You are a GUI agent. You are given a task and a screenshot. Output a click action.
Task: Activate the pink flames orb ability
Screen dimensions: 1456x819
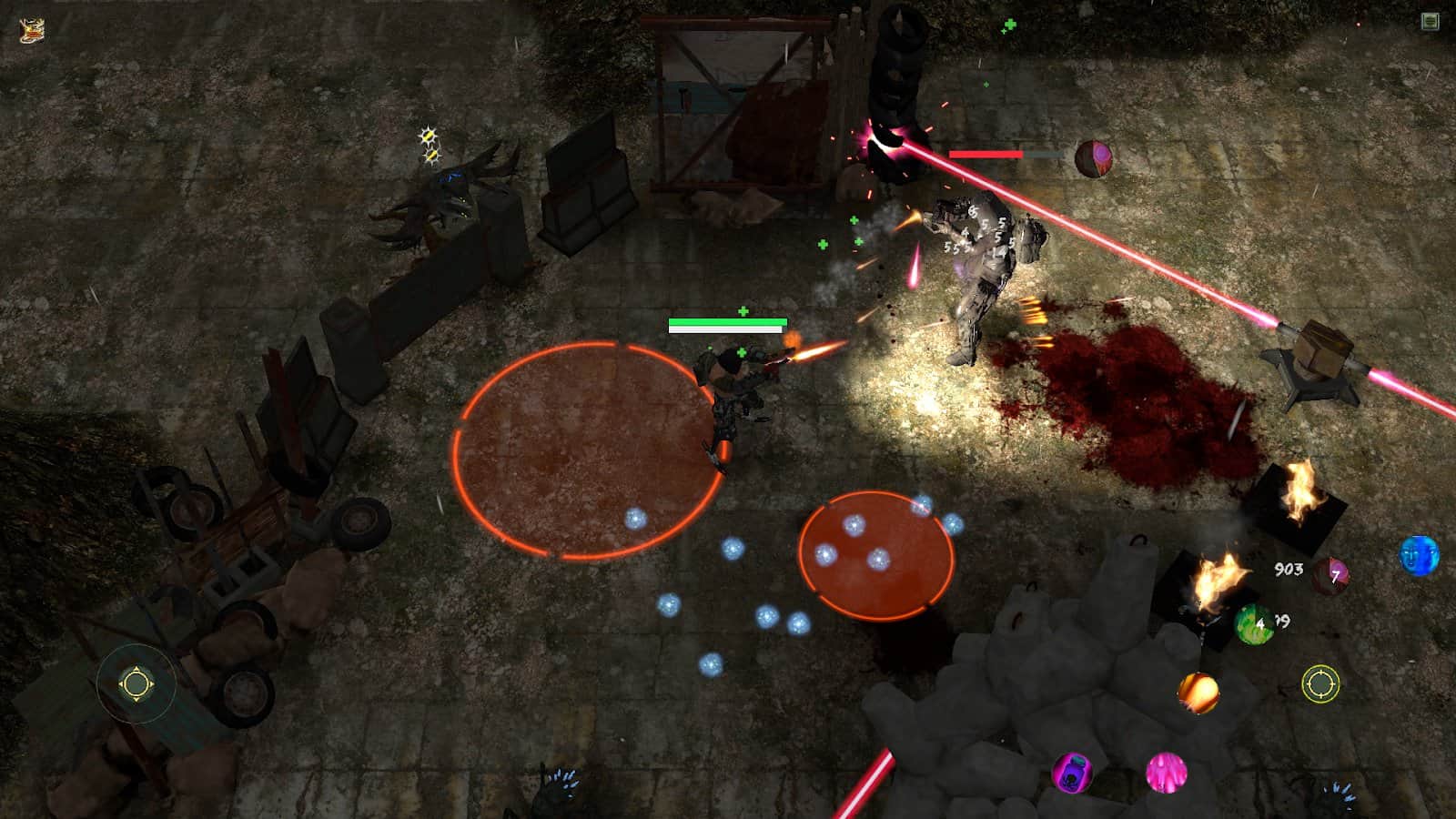click(1166, 772)
